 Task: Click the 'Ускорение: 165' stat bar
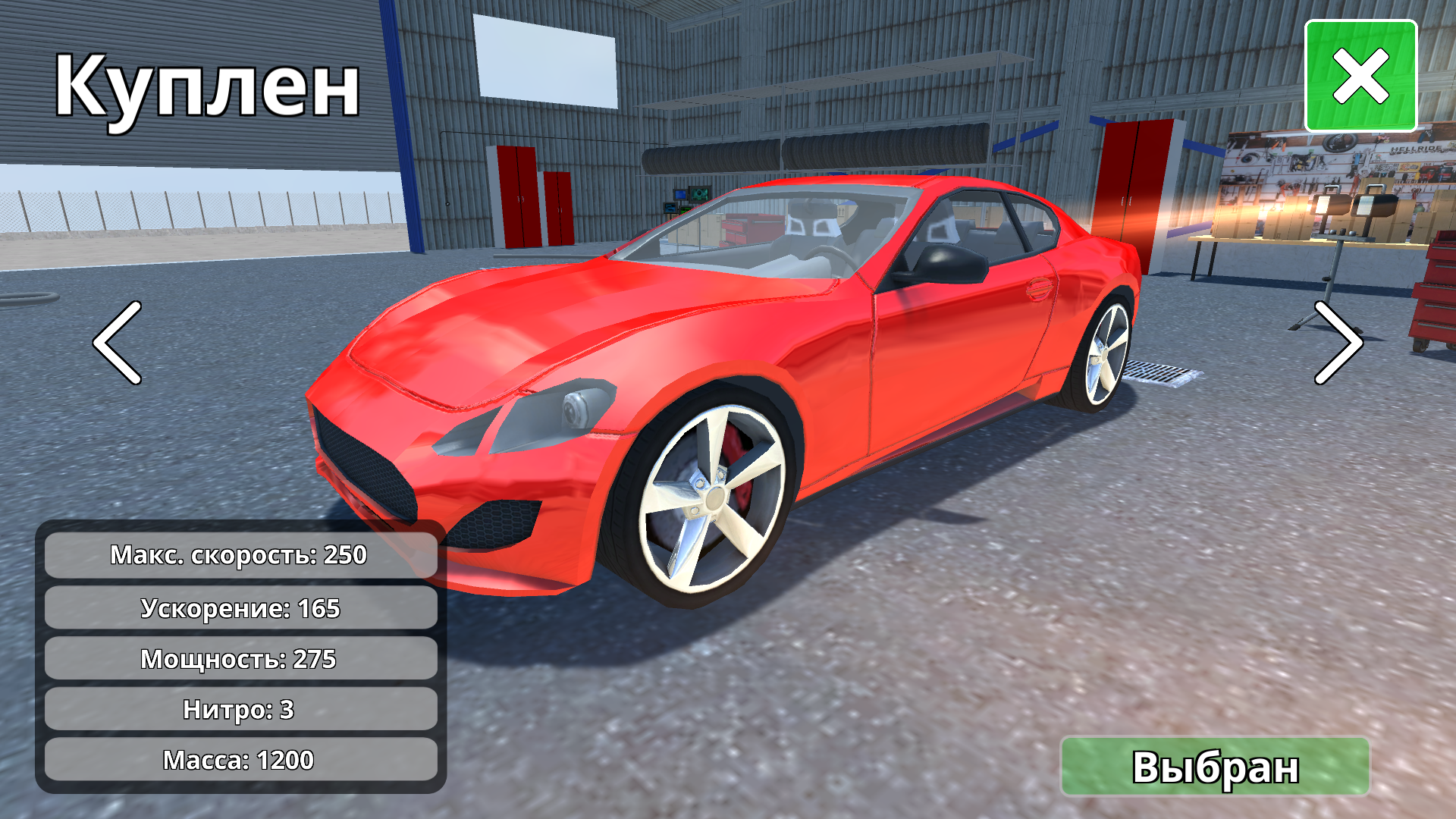239,607
